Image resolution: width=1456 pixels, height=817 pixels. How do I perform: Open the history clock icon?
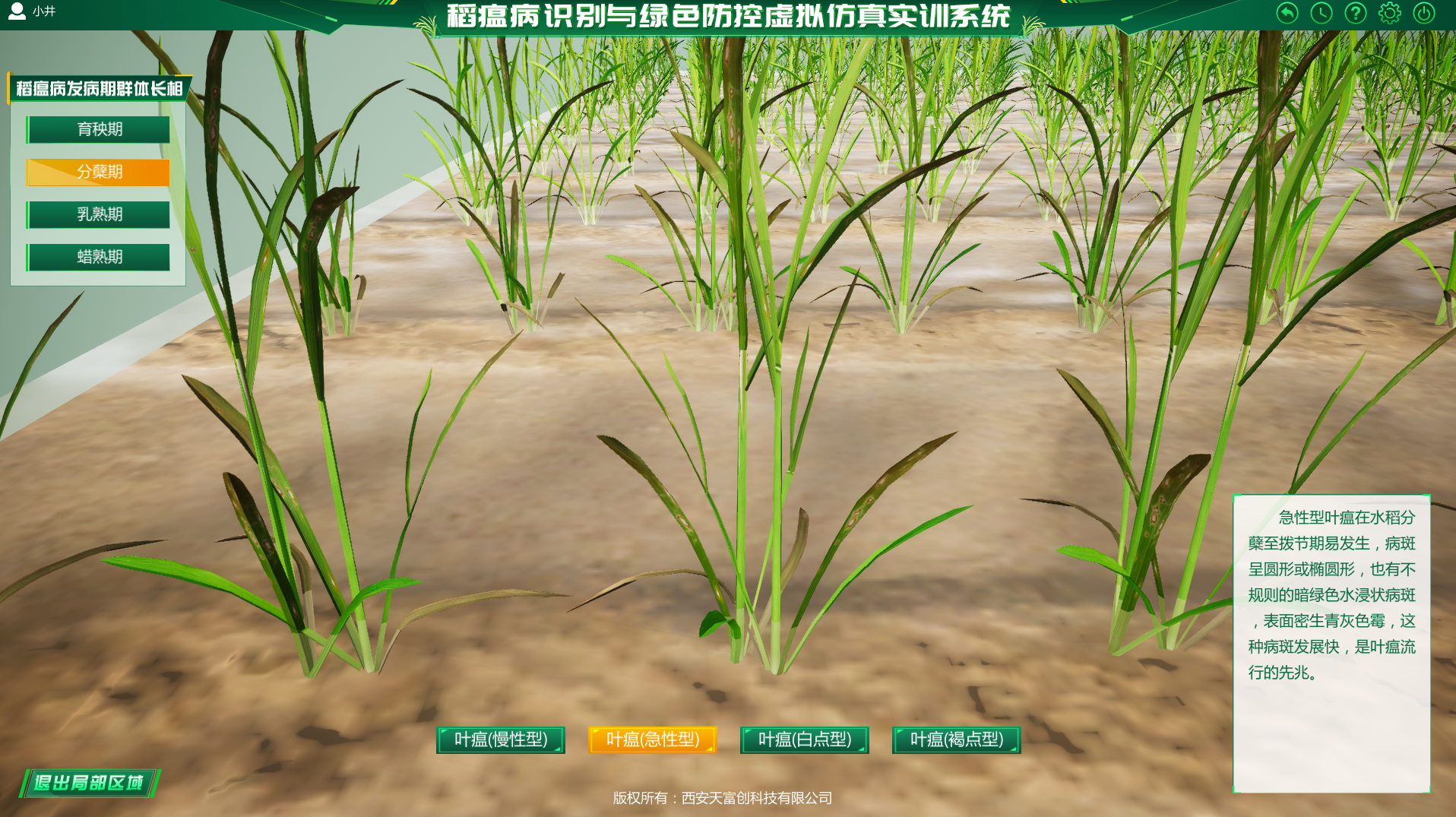click(1320, 13)
